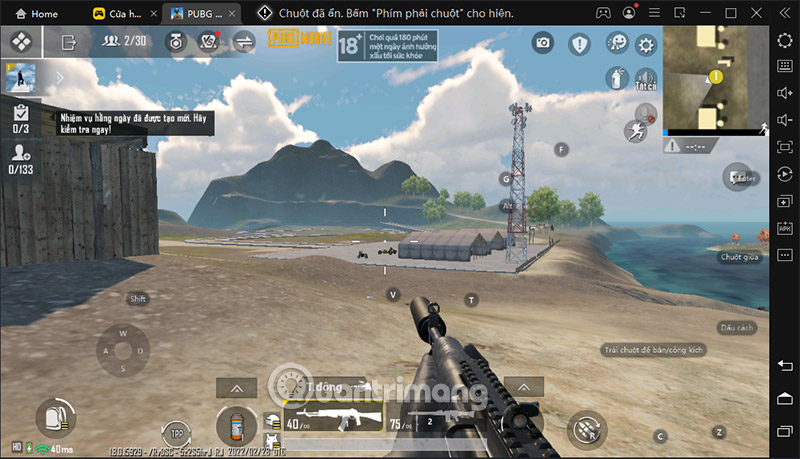Open the daily mission checklist icon

pos(20,112)
